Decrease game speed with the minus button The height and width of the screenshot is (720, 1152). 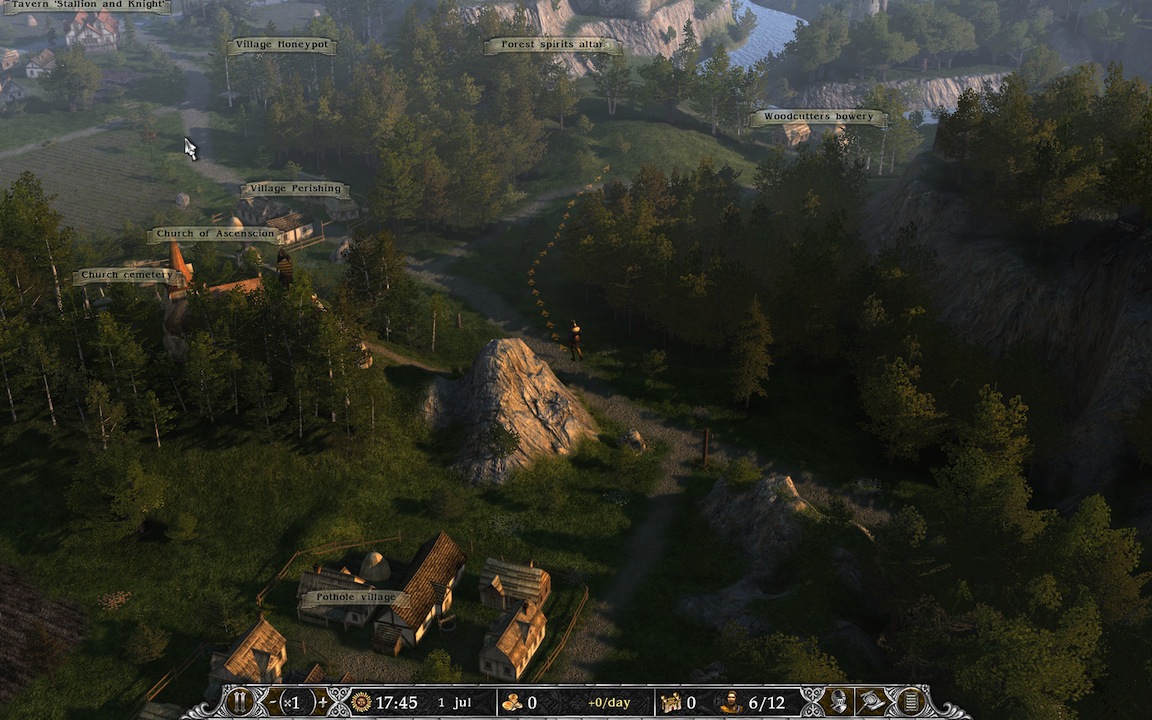point(273,702)
